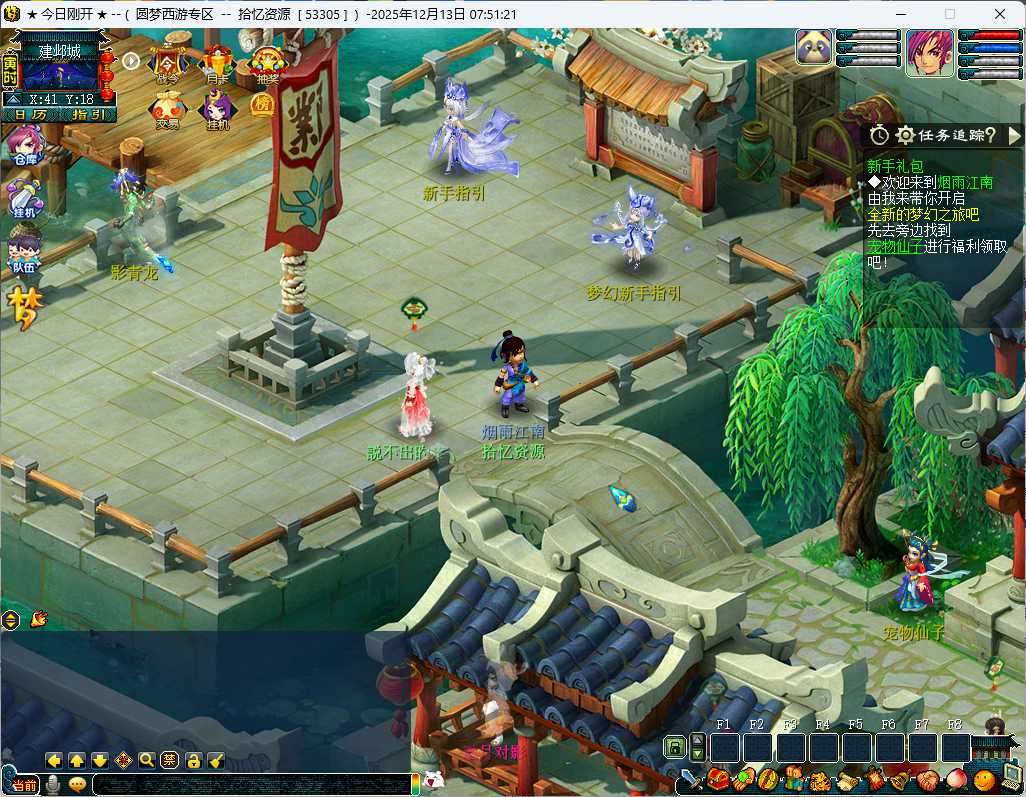Viewport: 1026px width, 797px height.
Task: Click the 日历 calendar button
Action: pyautogui.click(x=30, y=114)
